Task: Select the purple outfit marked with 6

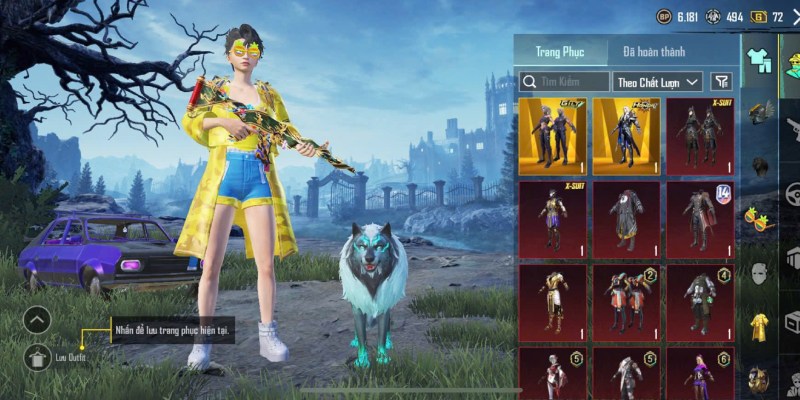Action: pyautogui.click(x=700, y=375)
